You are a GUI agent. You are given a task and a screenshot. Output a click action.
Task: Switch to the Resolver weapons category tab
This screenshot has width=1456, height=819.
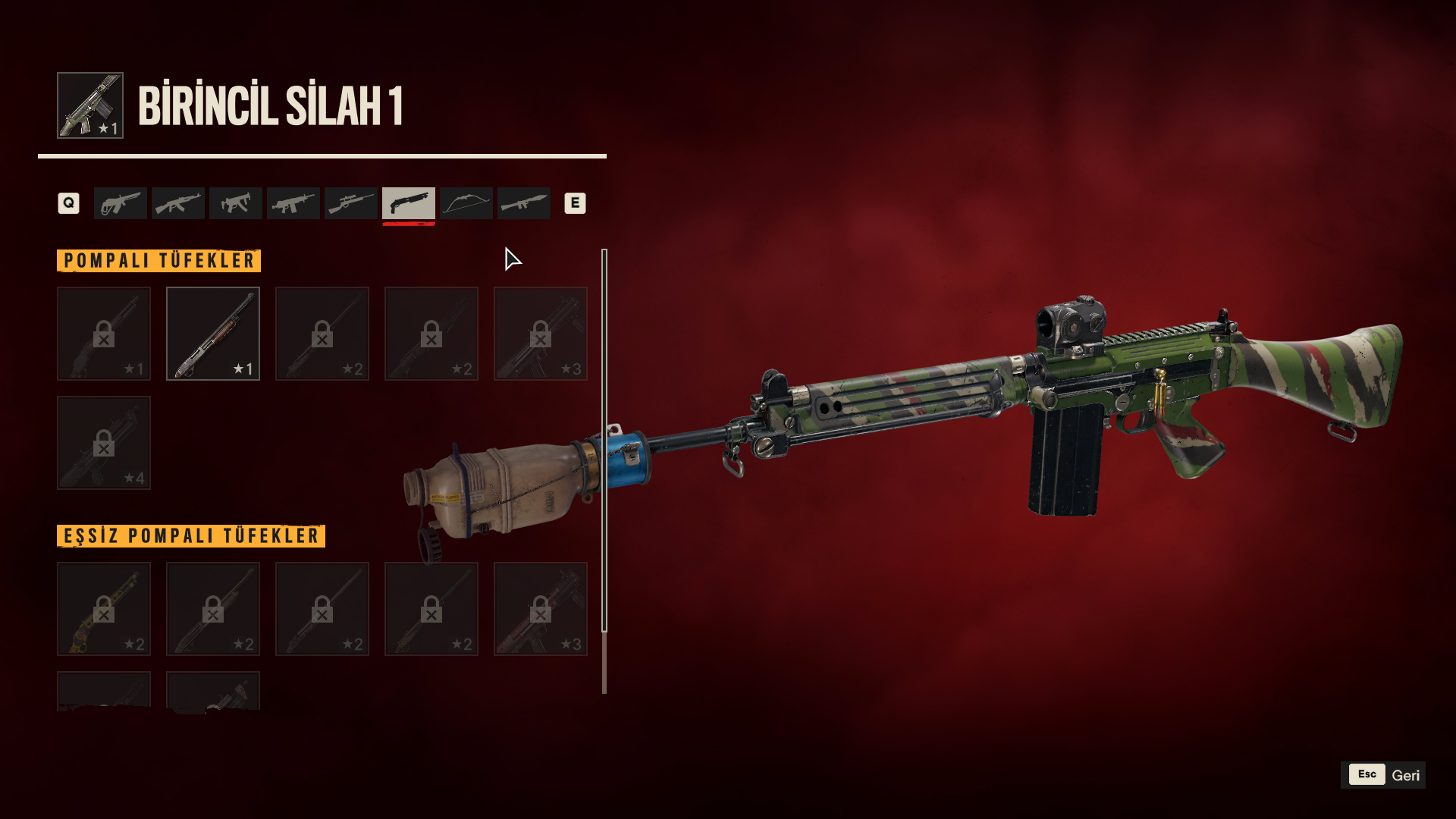click(121, 203)
